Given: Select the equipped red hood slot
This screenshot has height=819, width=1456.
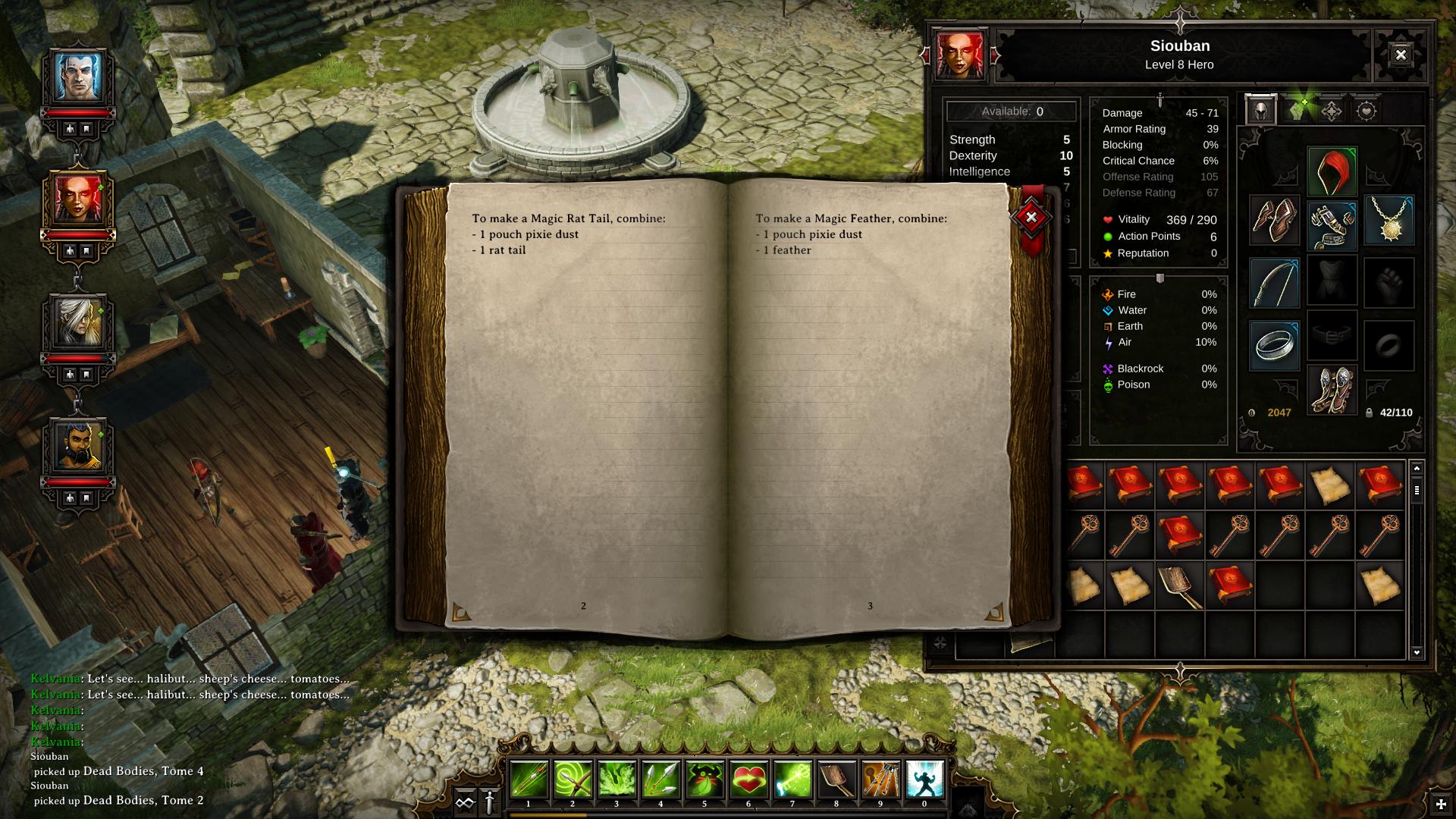Looking at the screenshot, I should click(x=1332, y=172).
